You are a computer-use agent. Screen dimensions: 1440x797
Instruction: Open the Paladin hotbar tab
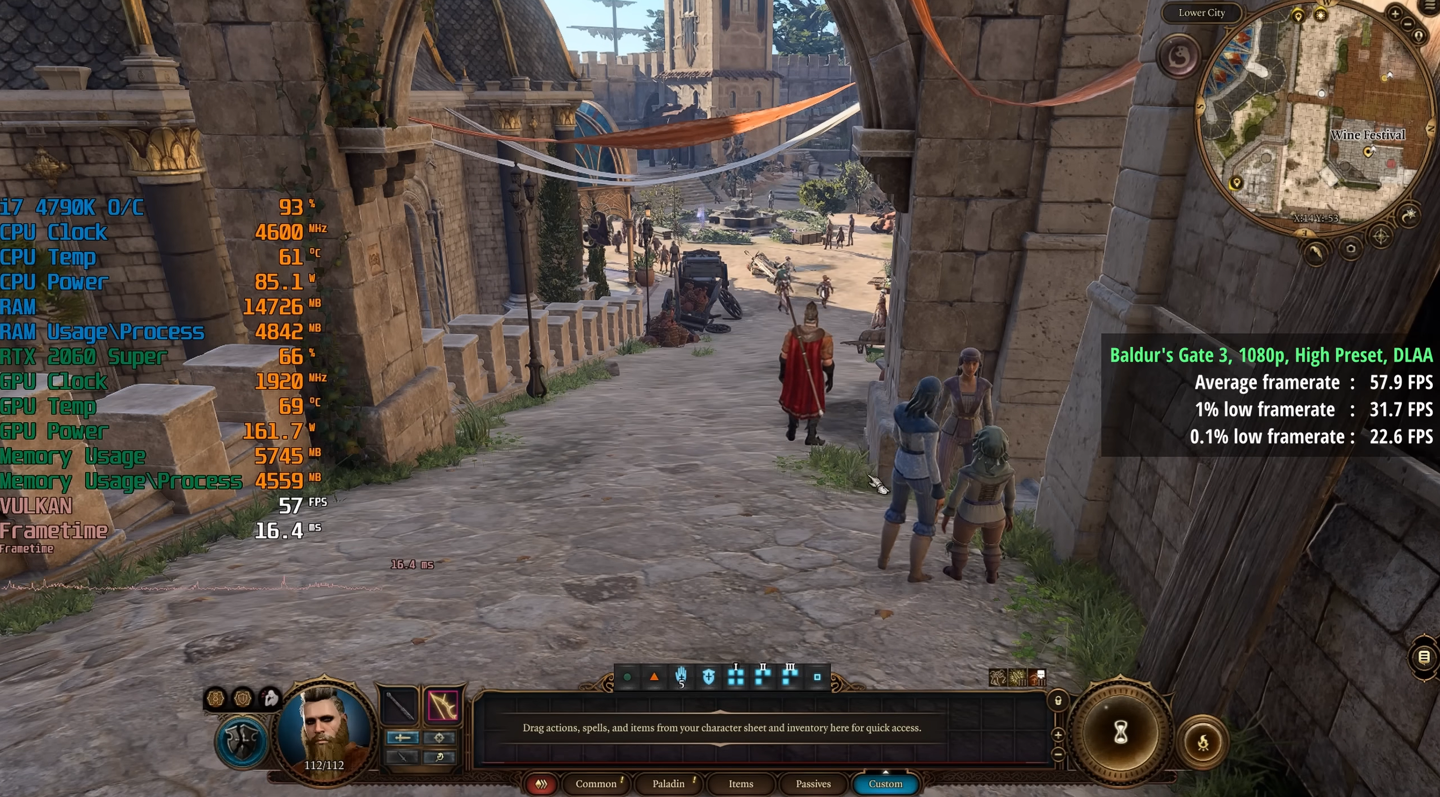click(669, 784)
